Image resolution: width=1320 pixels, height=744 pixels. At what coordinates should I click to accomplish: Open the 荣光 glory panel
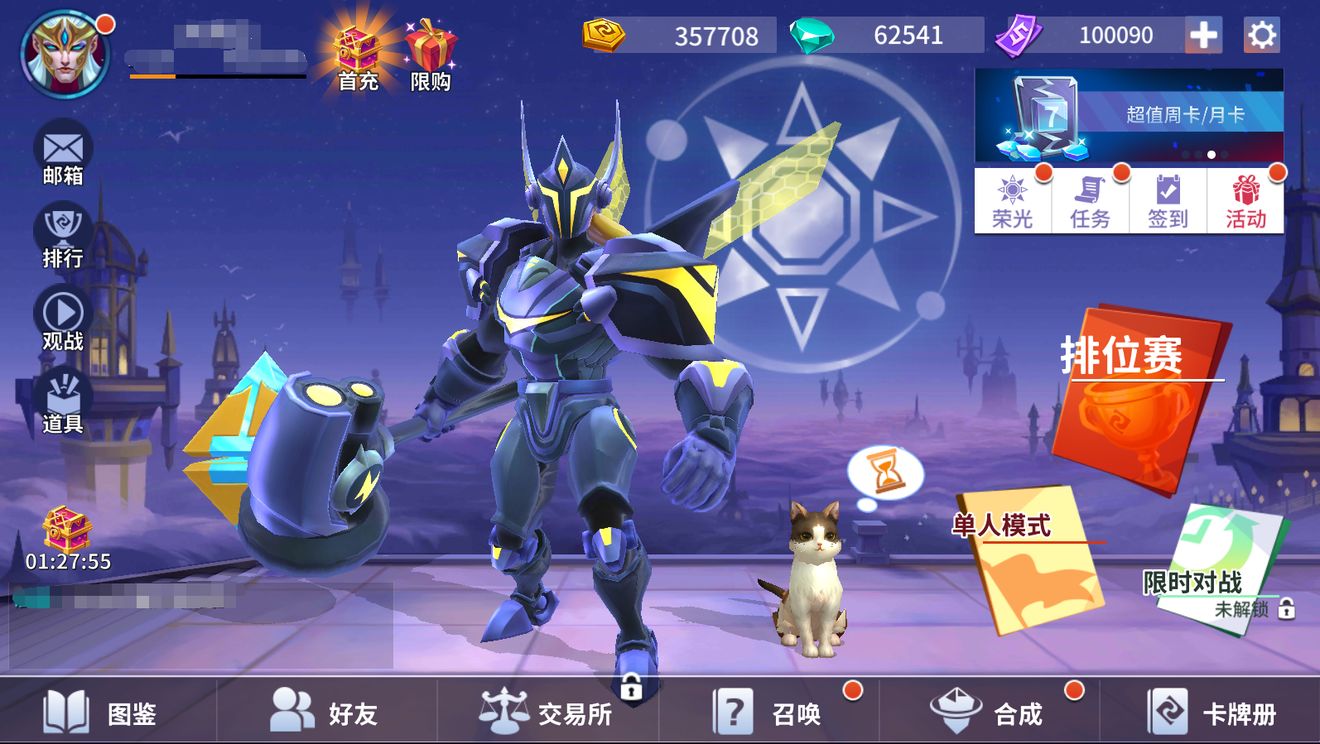click(1013, 201)
